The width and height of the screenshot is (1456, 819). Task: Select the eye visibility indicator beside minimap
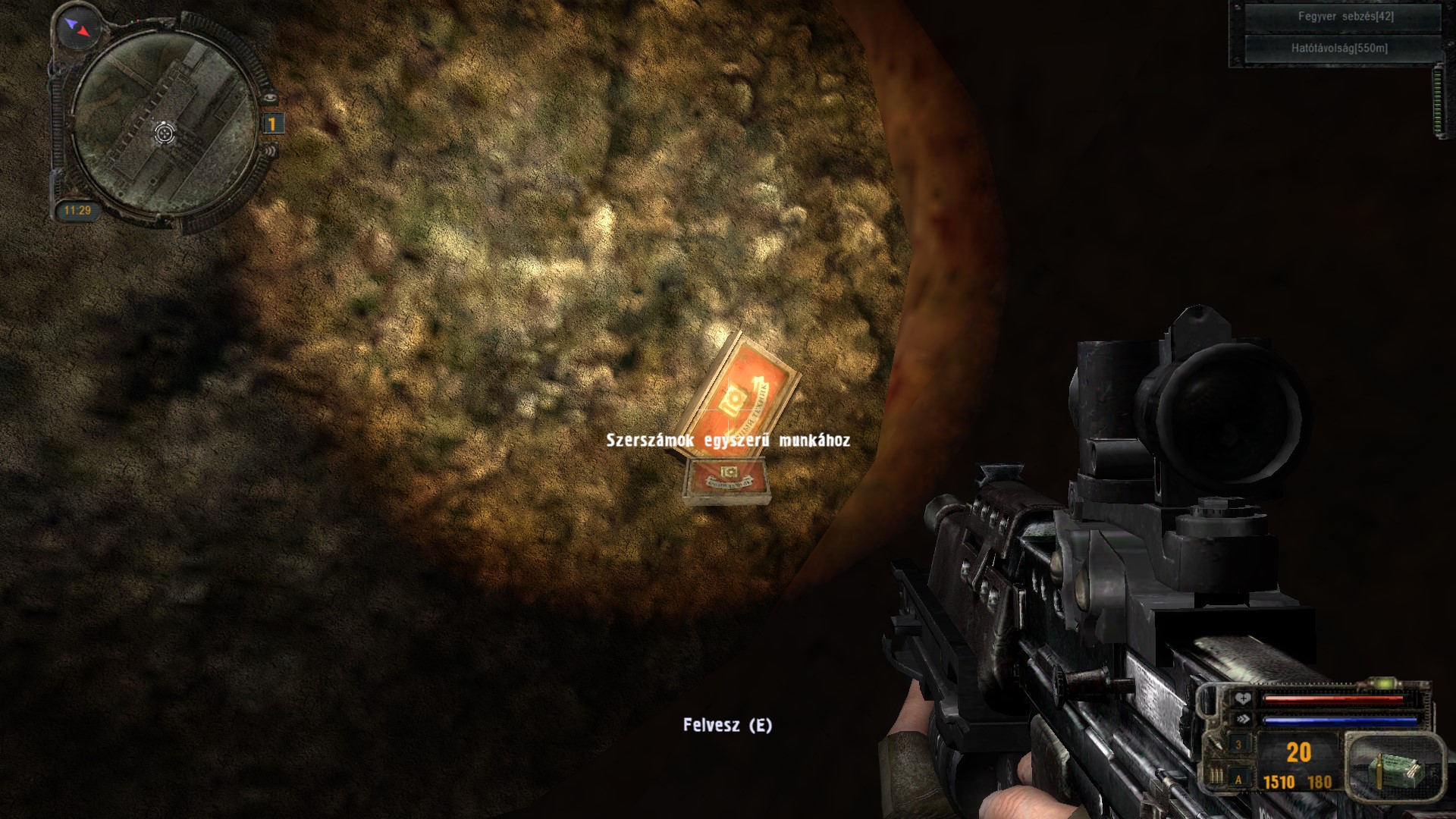271,98
